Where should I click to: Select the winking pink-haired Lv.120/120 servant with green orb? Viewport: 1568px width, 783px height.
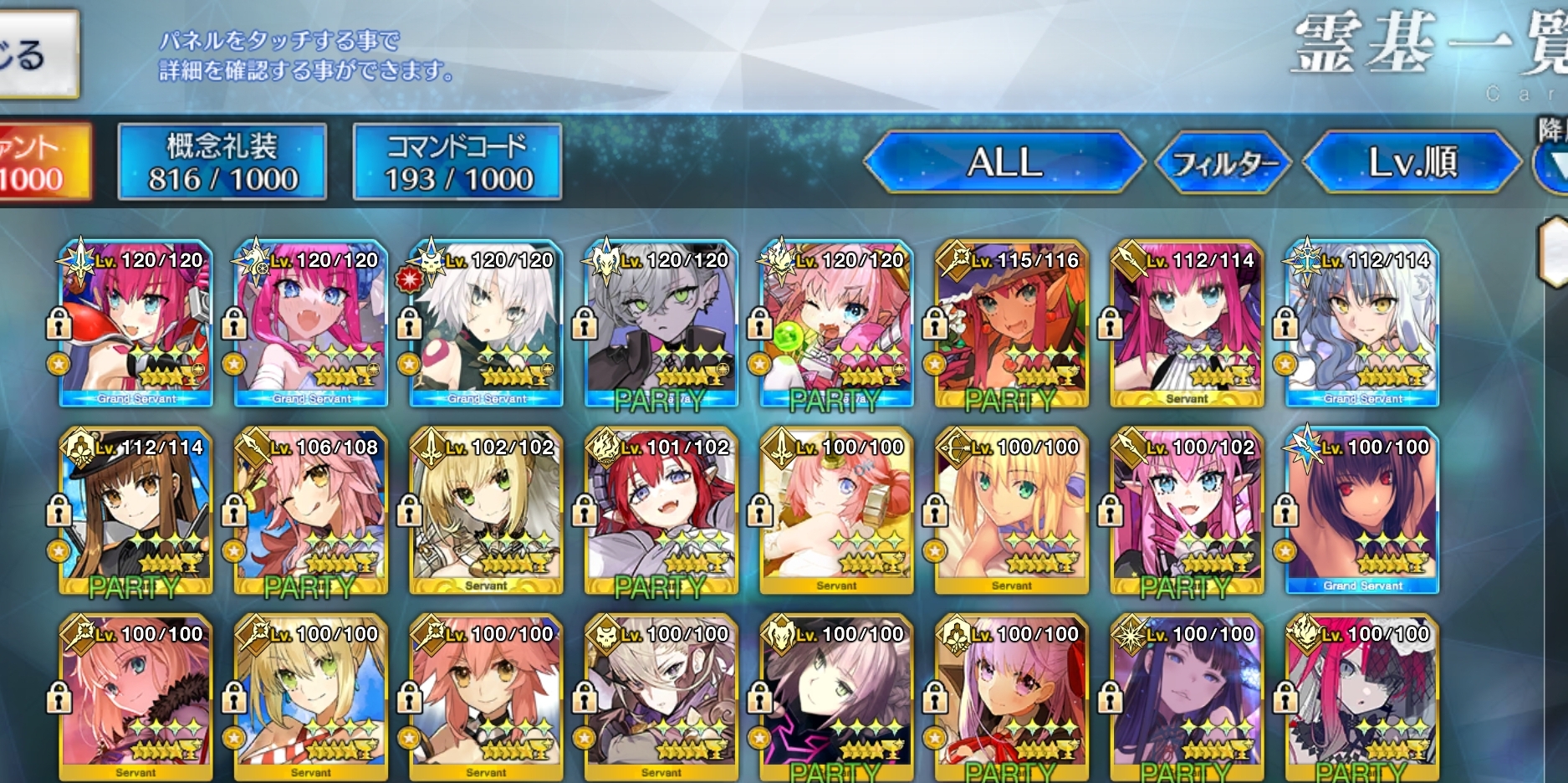(836, 325)
